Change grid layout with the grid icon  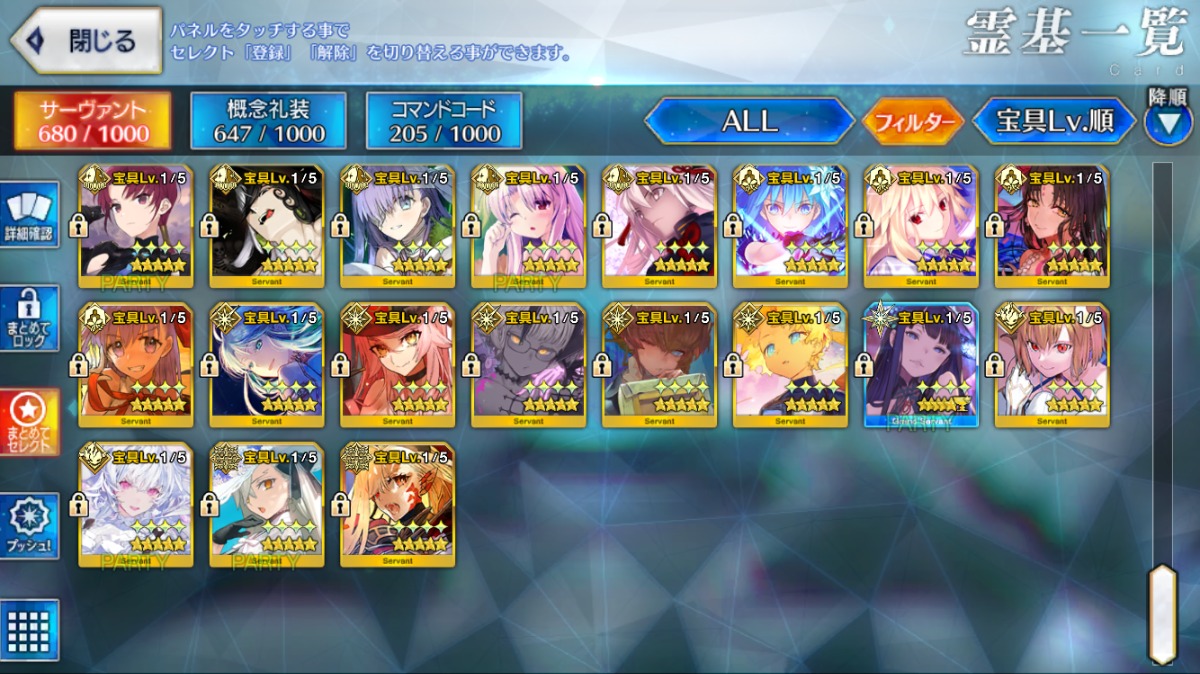click(30, 630)
